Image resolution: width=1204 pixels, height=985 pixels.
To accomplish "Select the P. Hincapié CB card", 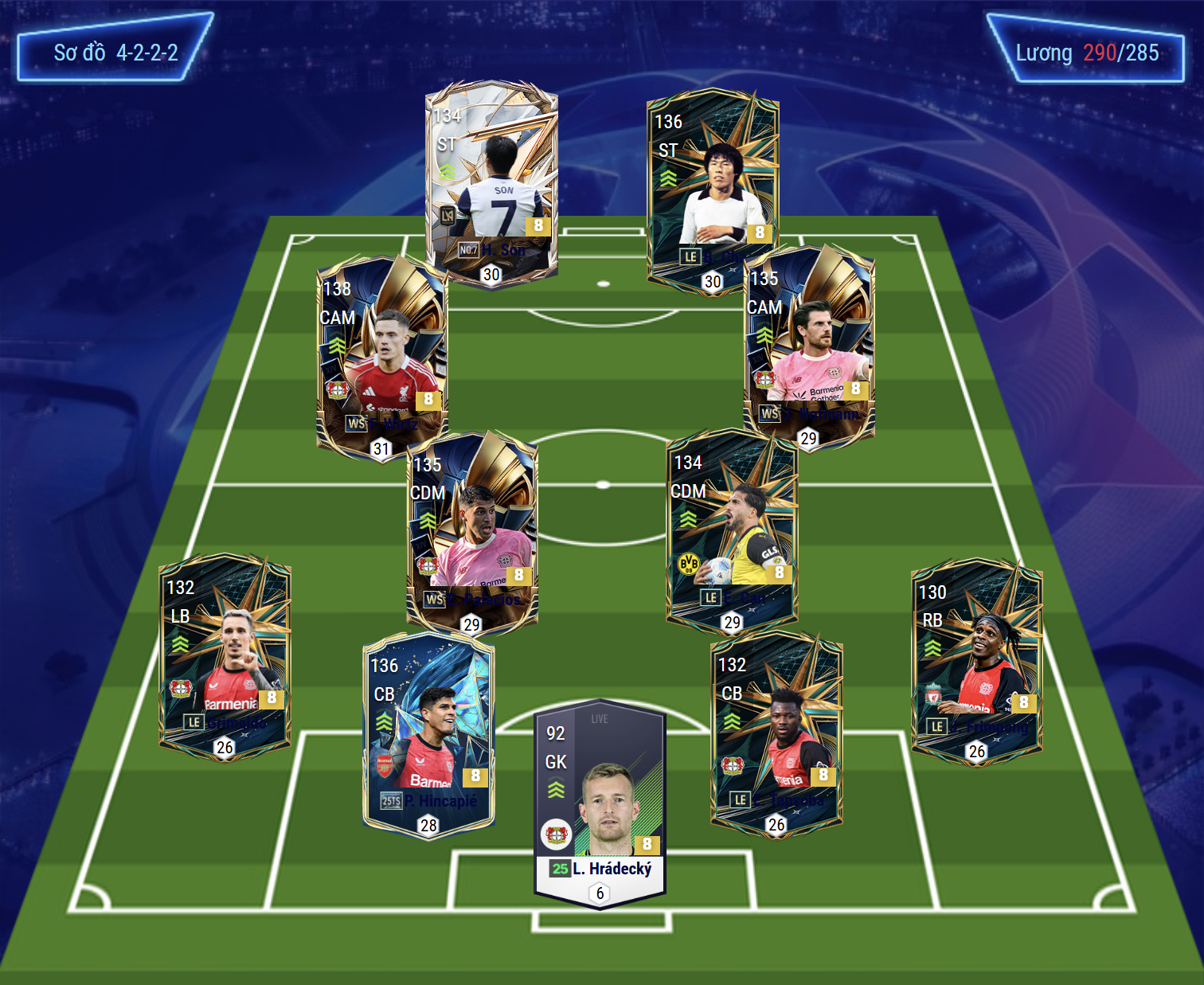I will pos(429,734).
